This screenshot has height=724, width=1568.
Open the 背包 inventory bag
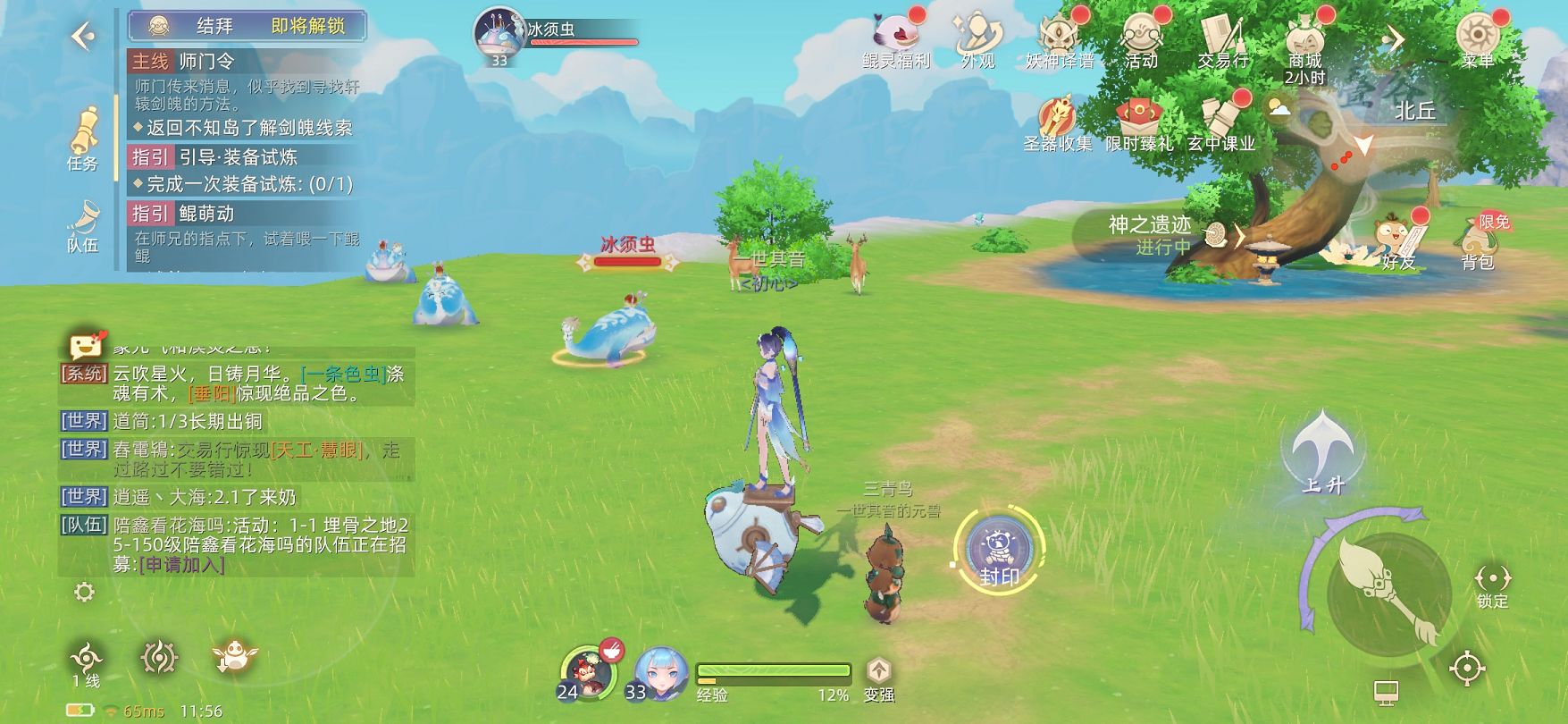1478,241
